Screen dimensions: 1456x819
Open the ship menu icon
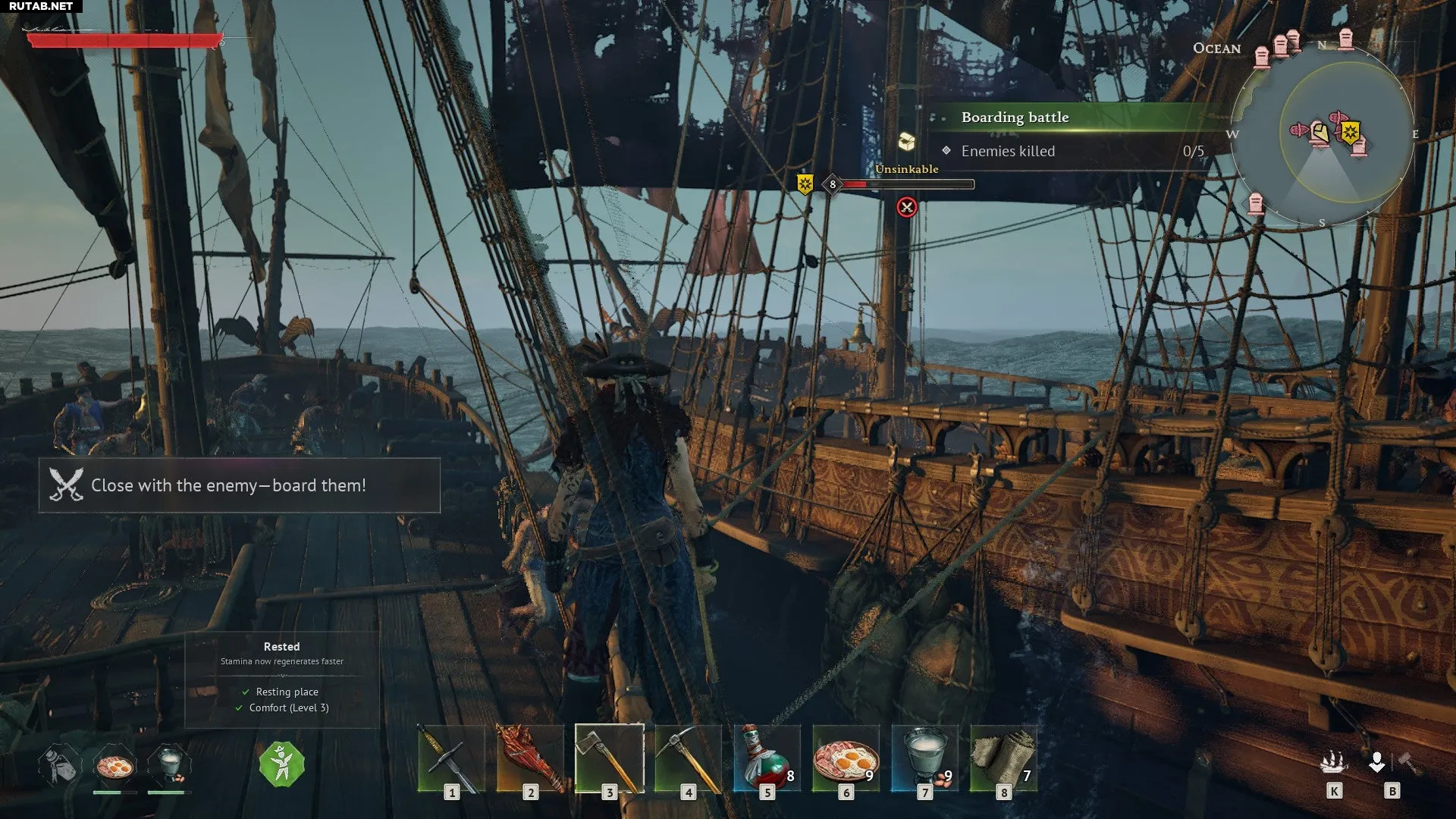pos(1334,763)
